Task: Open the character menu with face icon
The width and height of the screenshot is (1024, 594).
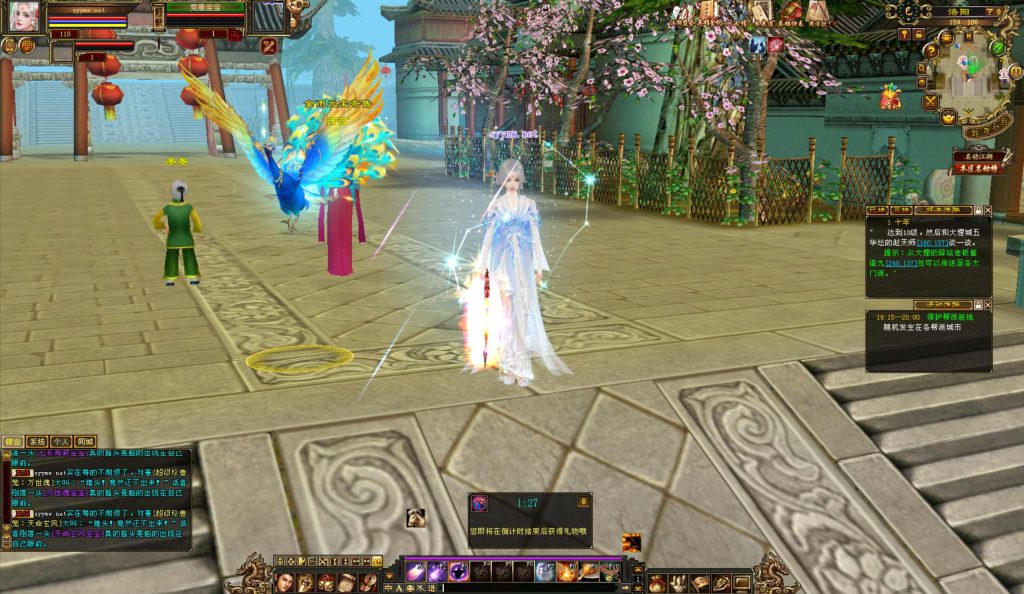Action: [285, 582]
